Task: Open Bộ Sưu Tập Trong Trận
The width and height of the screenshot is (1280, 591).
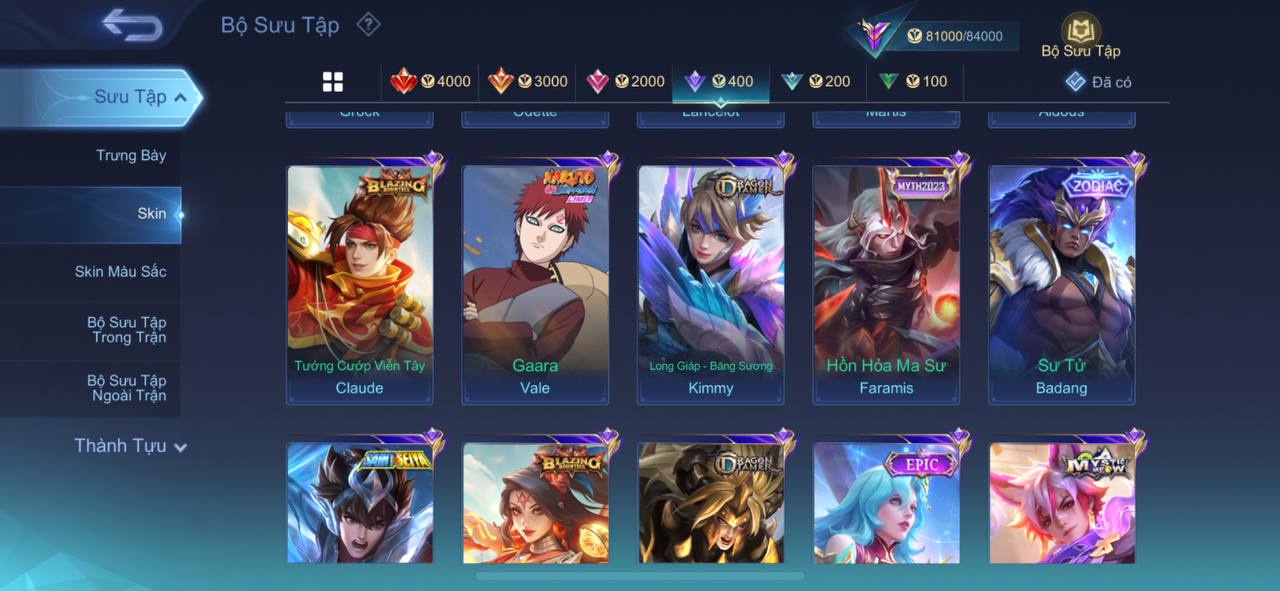Action: (126, 330)
